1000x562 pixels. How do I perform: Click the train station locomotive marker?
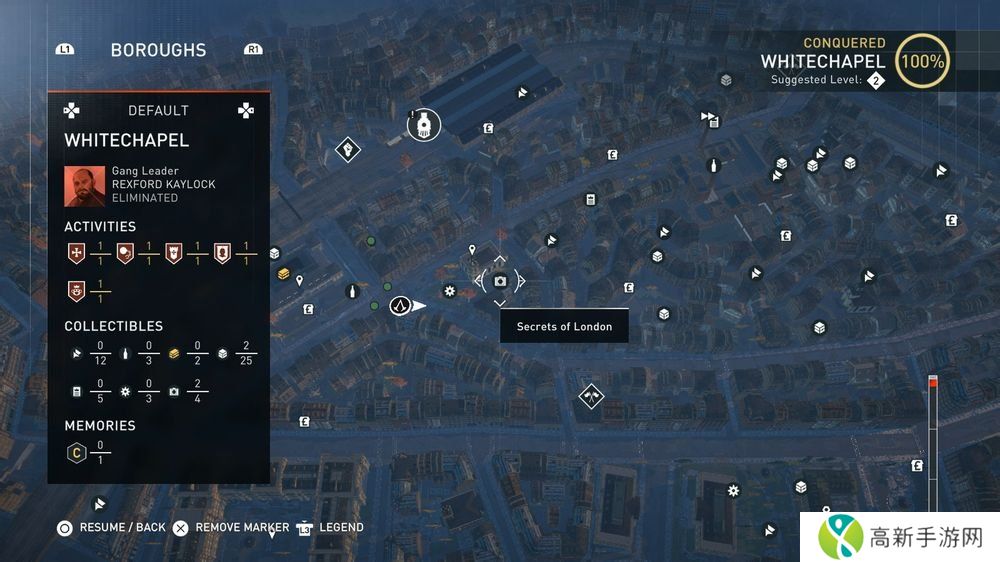[x=424, y=124]
